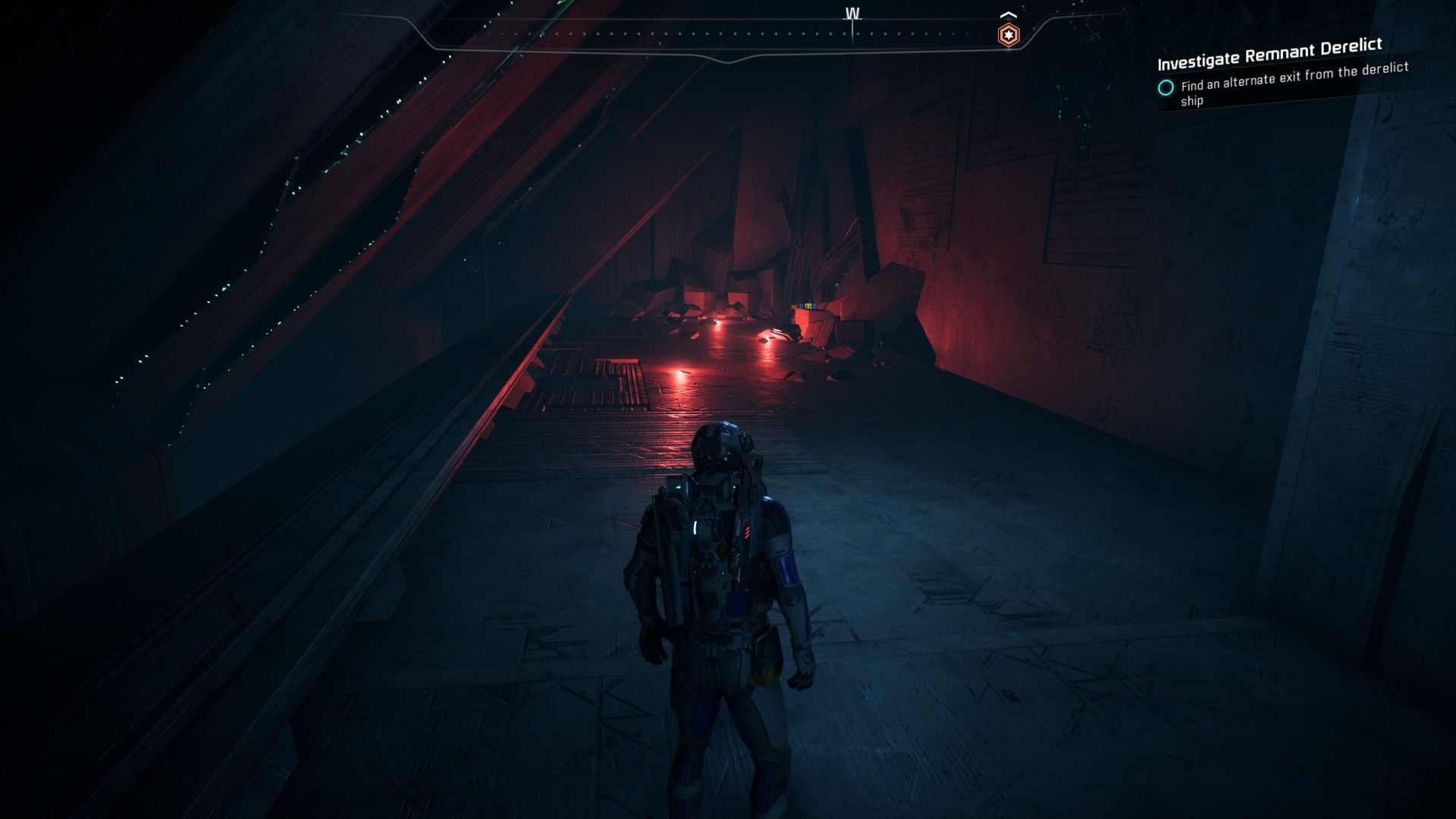Click the W heading on the compass bar
The image size is (1456, 819).
click(x=852, y=14)
